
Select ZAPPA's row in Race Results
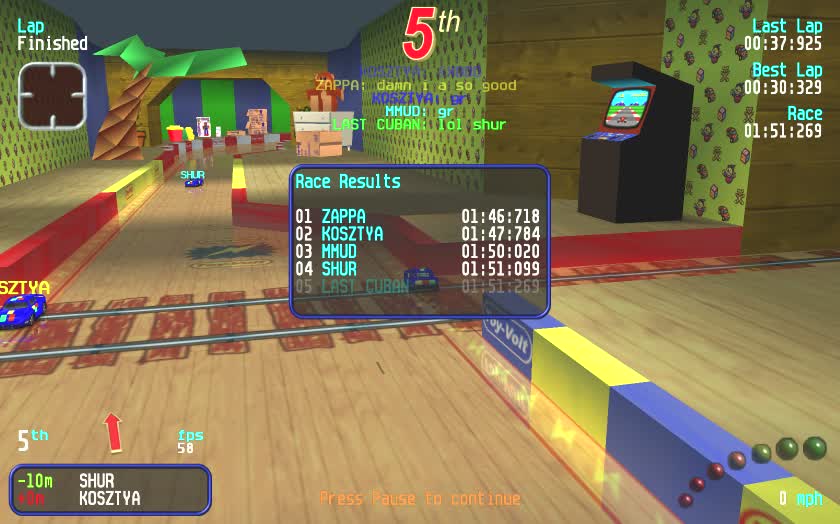tap(417, 216)
